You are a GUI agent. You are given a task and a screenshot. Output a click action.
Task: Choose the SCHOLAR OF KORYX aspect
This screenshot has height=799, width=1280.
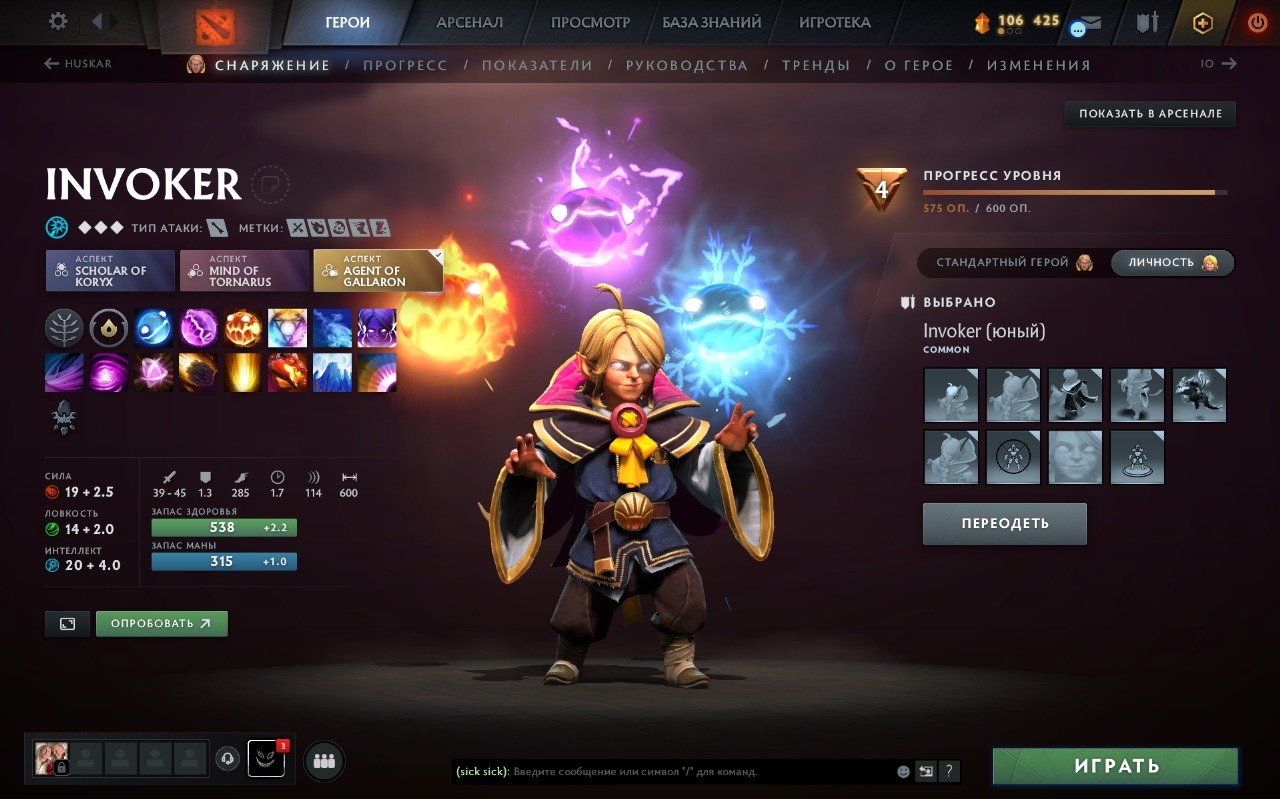click(x=109, y=270)
